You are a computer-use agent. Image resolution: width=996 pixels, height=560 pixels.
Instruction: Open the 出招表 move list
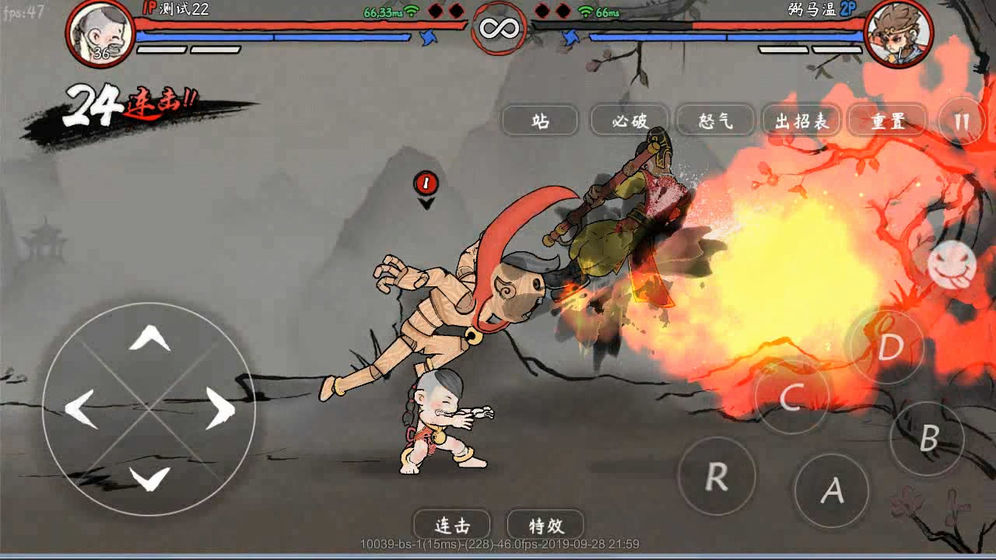click(800, 121)
